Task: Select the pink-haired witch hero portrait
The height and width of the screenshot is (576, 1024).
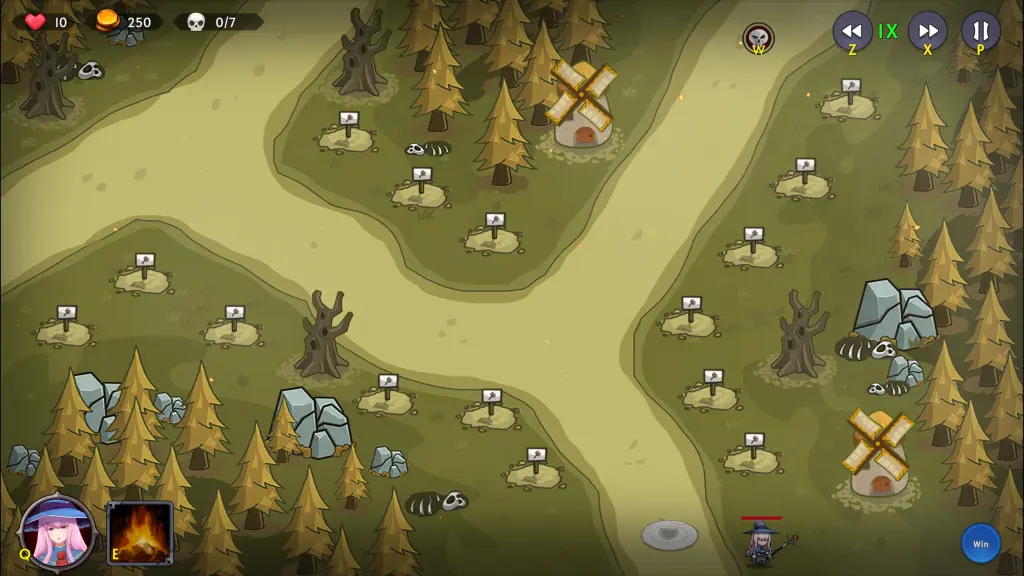Action: (x=57, y=532)
